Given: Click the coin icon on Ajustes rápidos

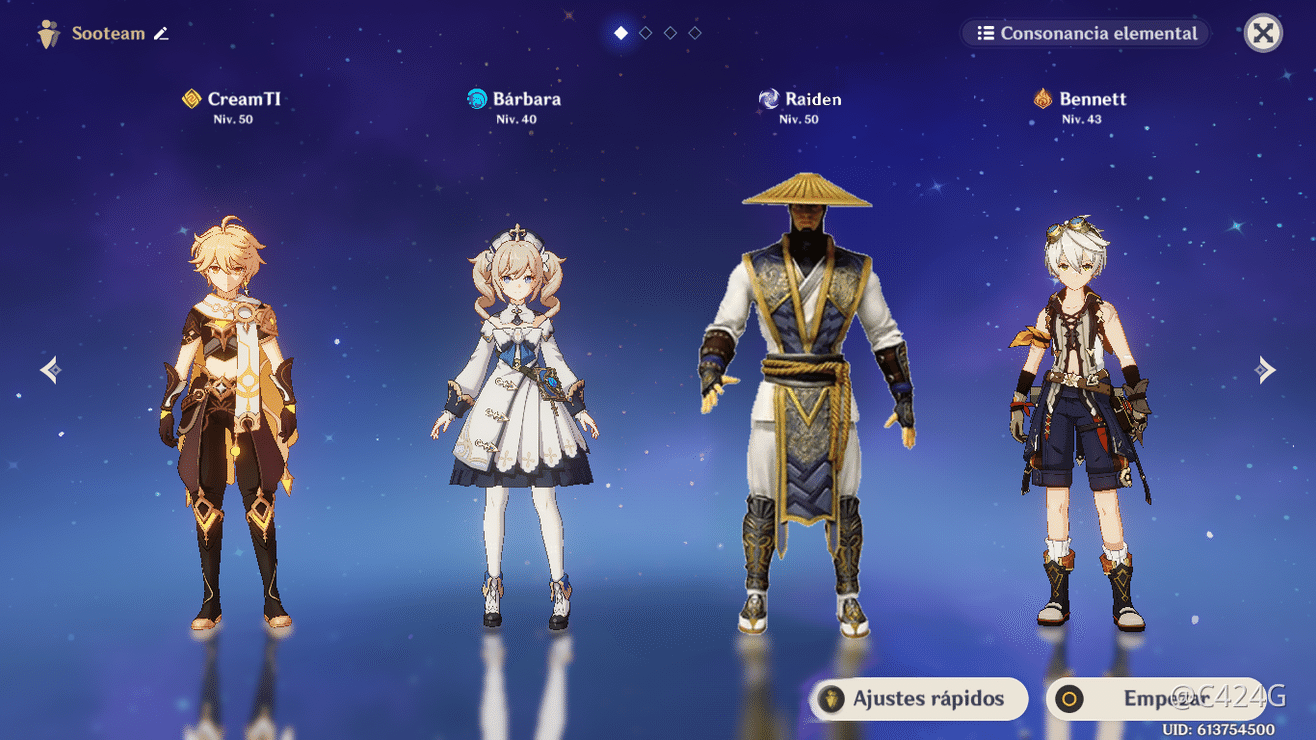Looking at the screenshot, I should point(833,699).
